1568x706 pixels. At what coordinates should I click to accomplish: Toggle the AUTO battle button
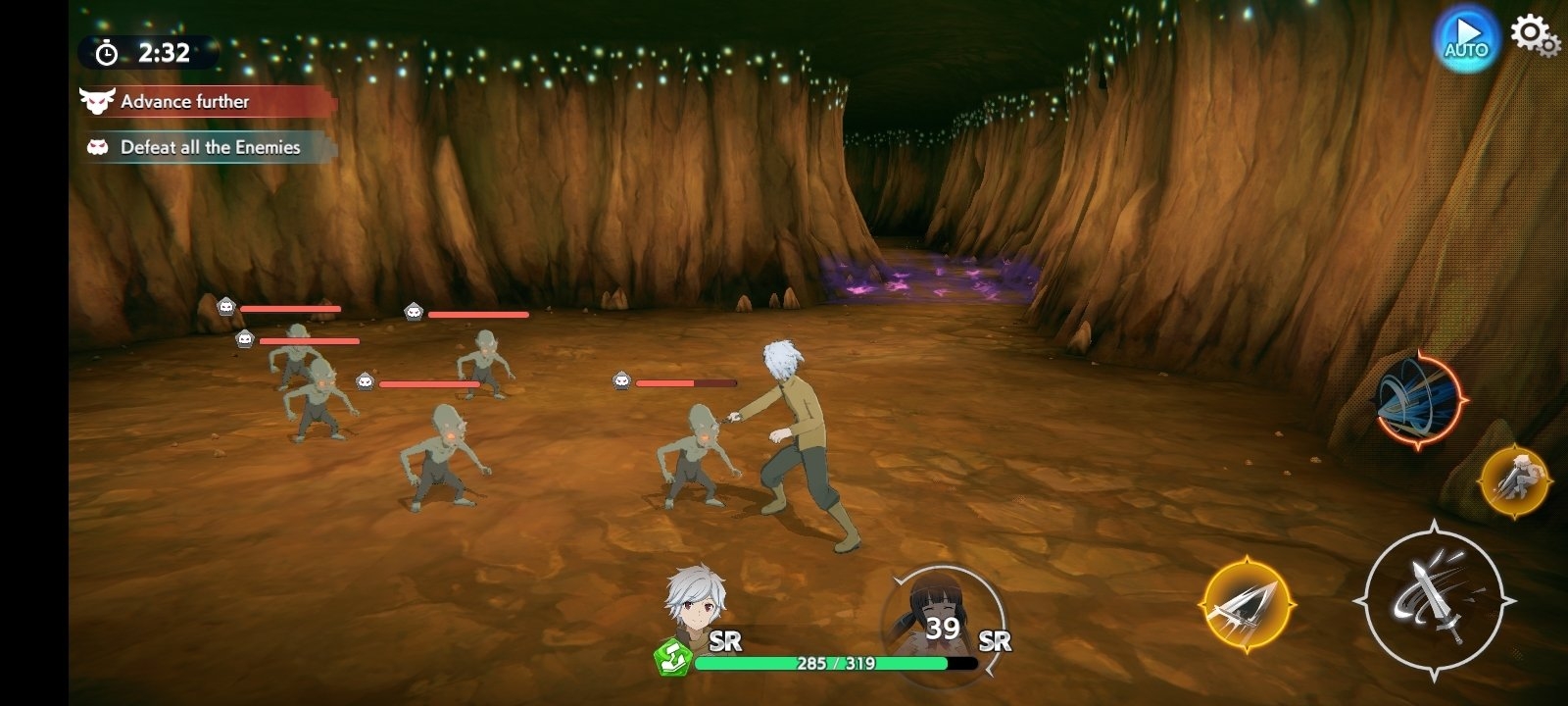coord(1466,40)
